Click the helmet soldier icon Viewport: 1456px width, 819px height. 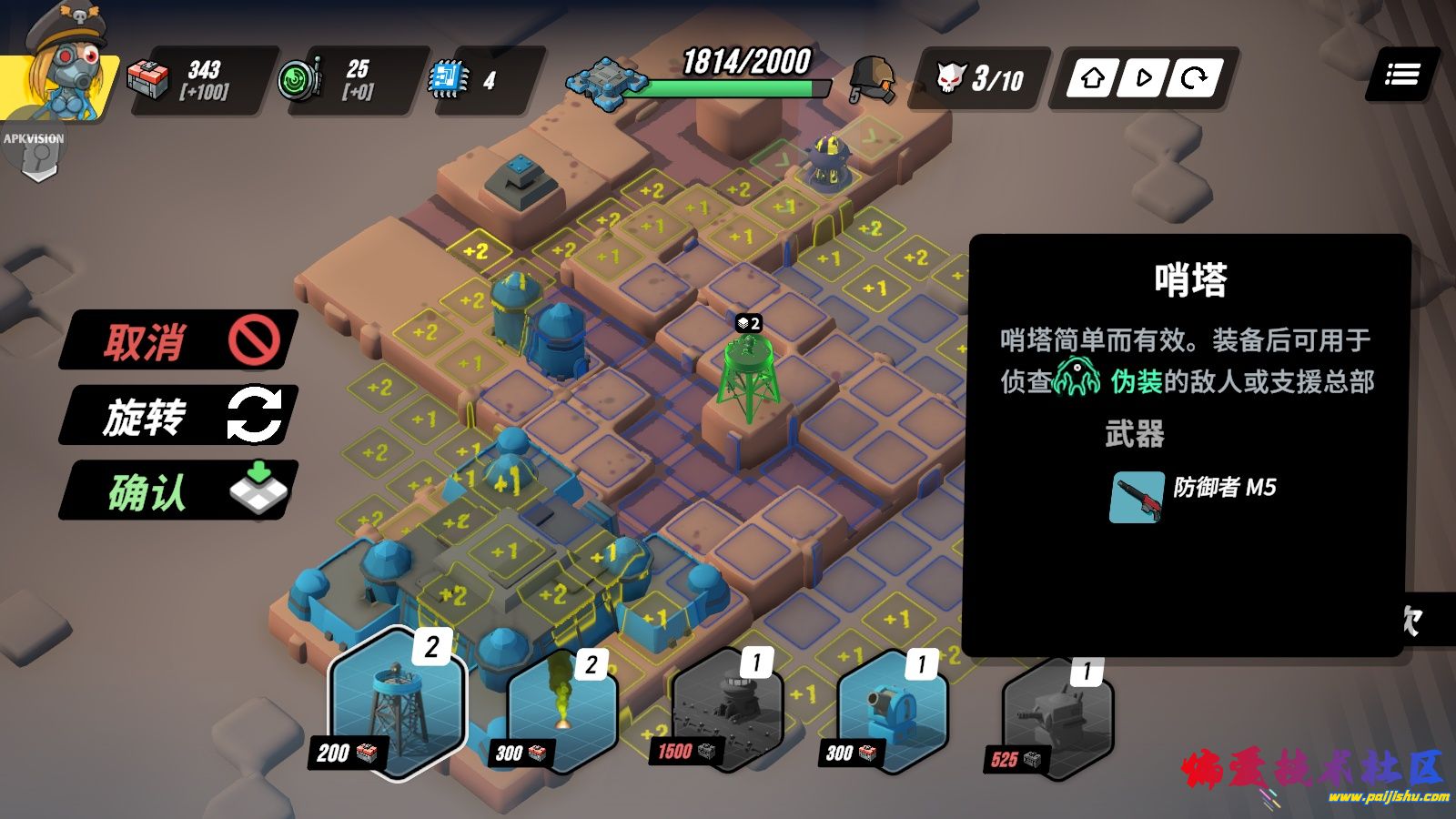tap(874, 78)
